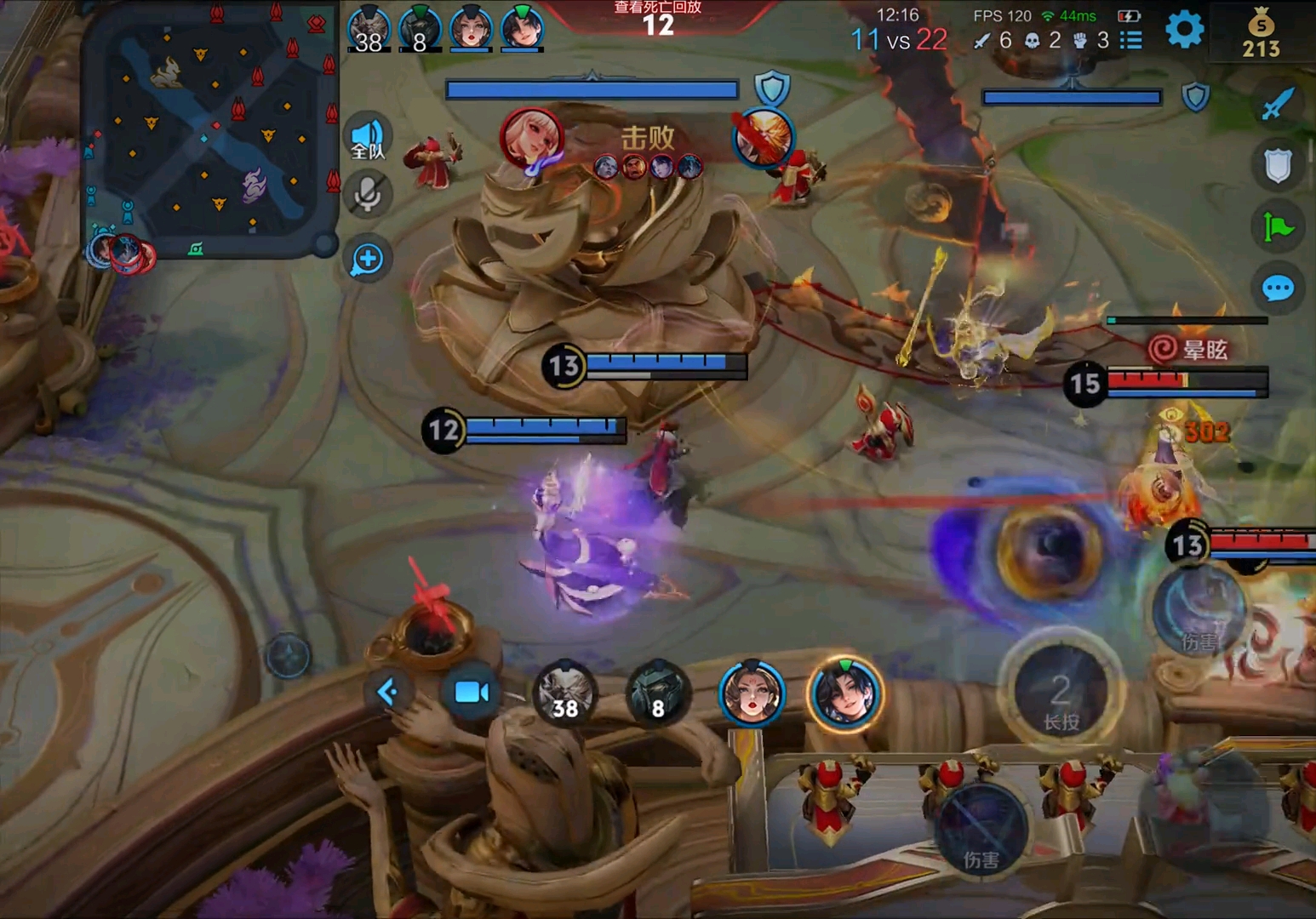Open the settings gear
The height and width of the screenshot is (919, 1316).
pyautogui.click(x=1184, y=30)
